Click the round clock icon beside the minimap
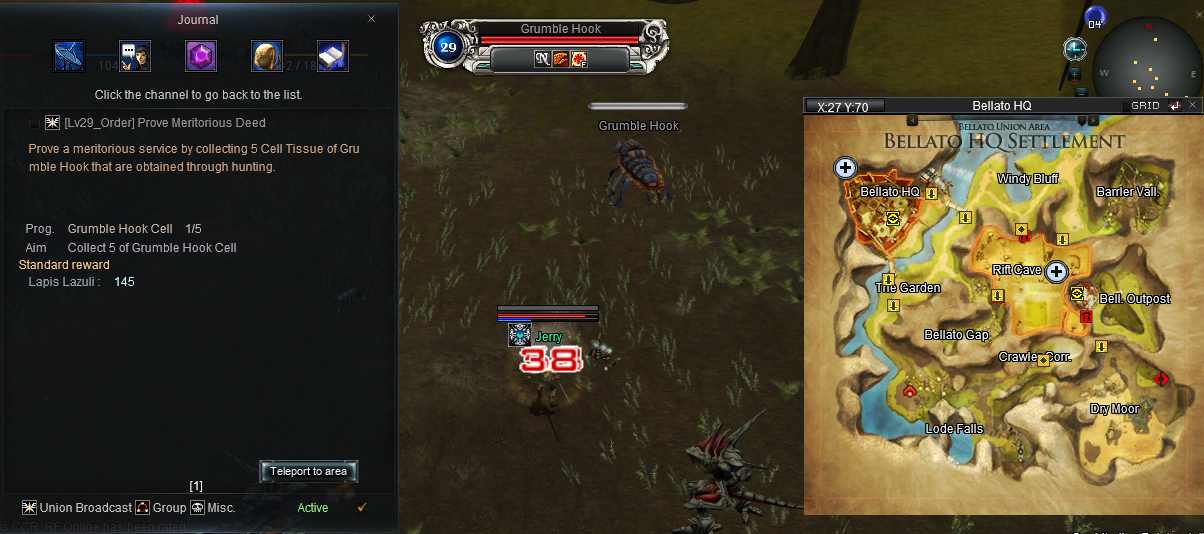This screenshot has width=1204, height=534. (x=1075, y=48)
